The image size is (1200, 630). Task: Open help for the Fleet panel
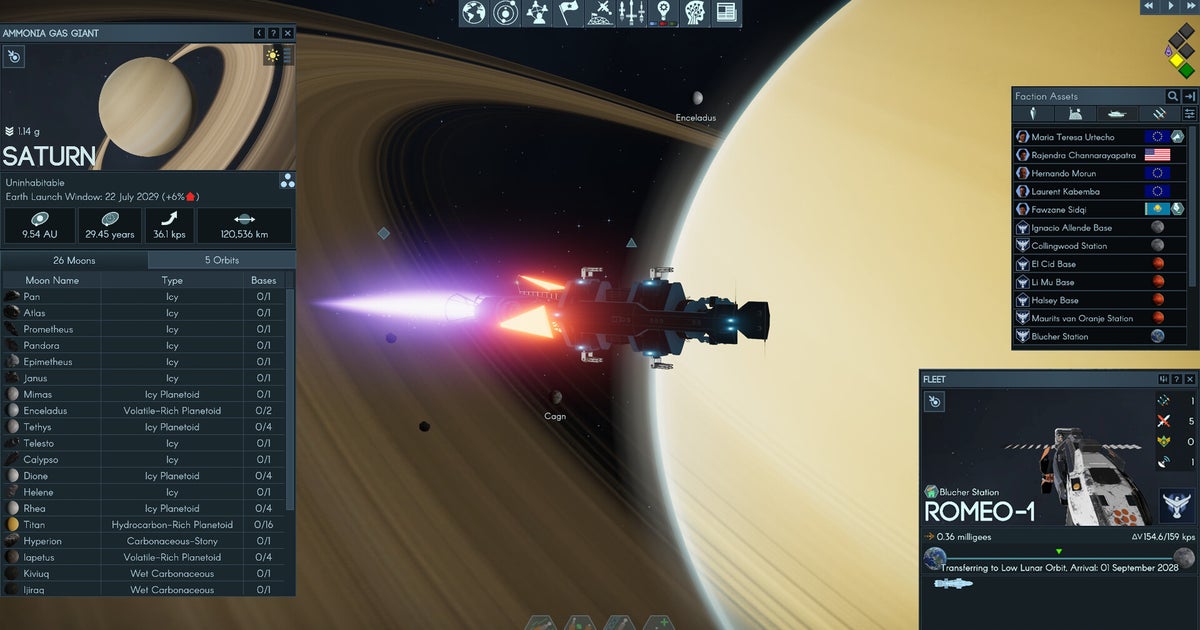click(1176, 379)
